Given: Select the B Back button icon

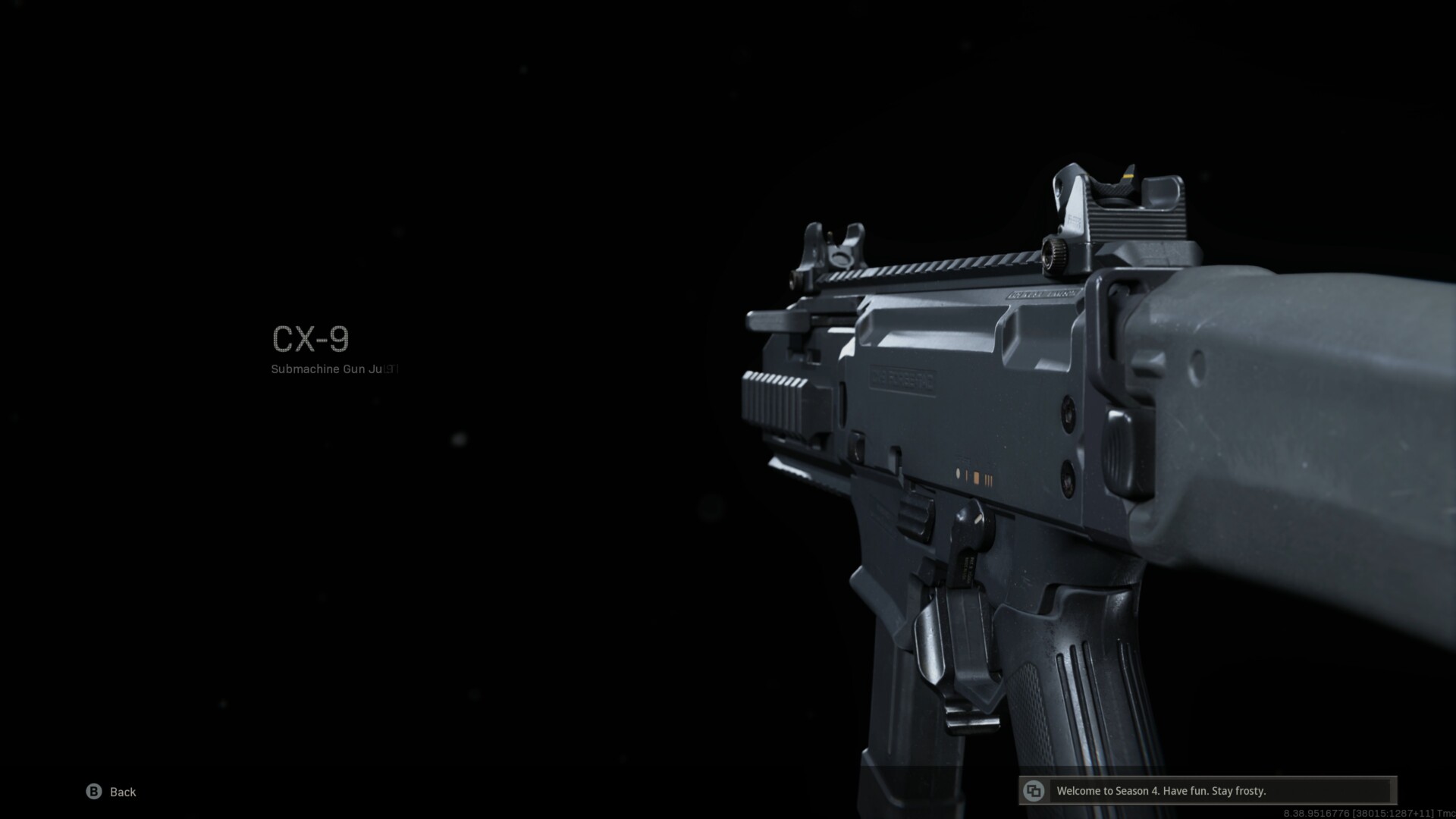Looking at the screenshot, I should tap(95, 792).
